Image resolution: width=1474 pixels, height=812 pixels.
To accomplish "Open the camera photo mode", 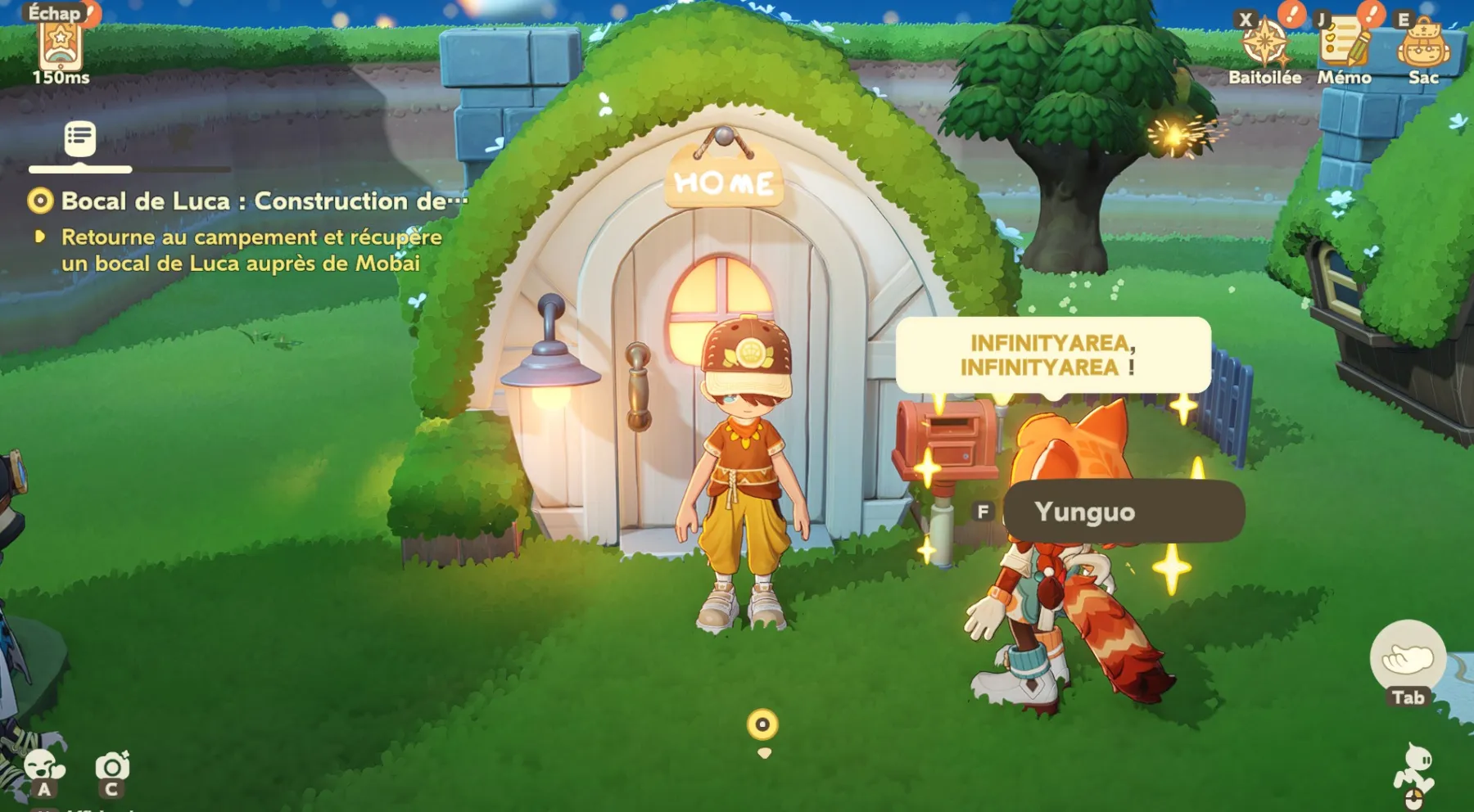I will (112, 767).
